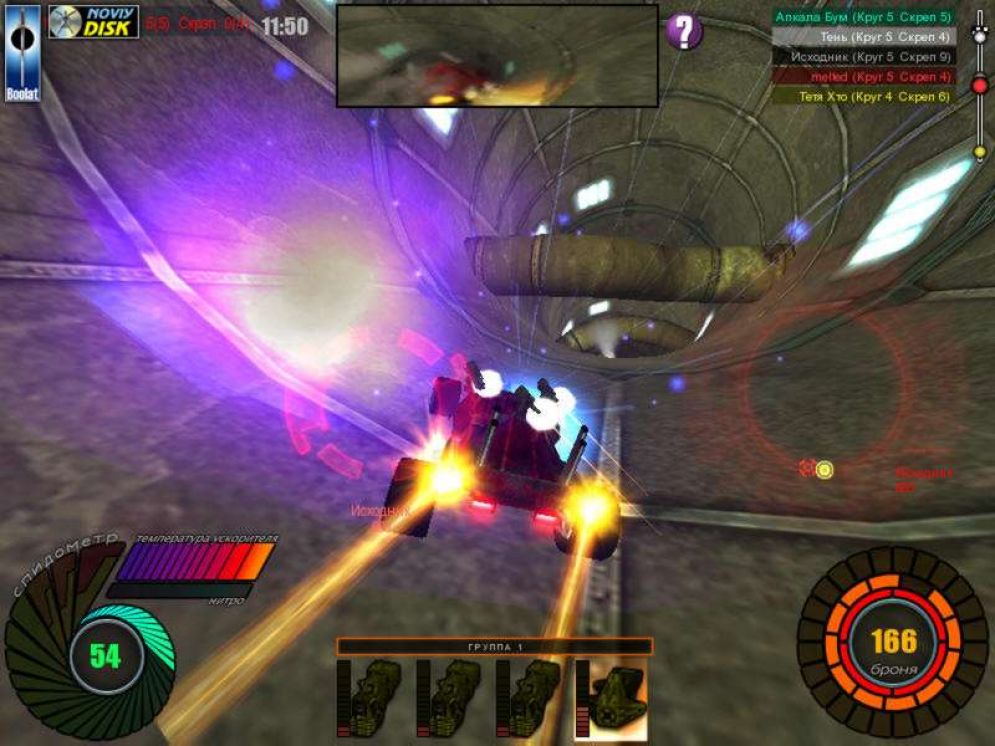The image size is (995, 746).
Task: Select the yellow marker on position track
Action: pyautogui.click(x=980, y=152)
